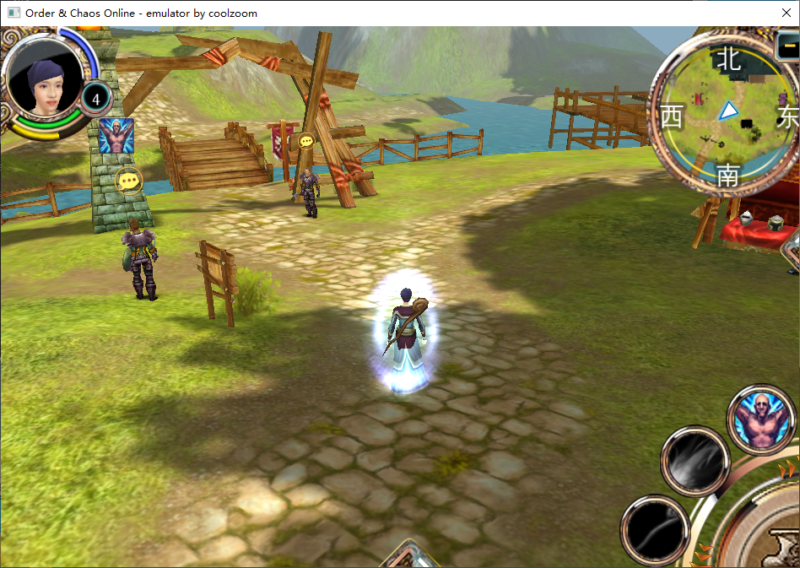Open the yellow speech bubble on the stone tower
This screenshot has width=800, height=568.
click(128, 181)
